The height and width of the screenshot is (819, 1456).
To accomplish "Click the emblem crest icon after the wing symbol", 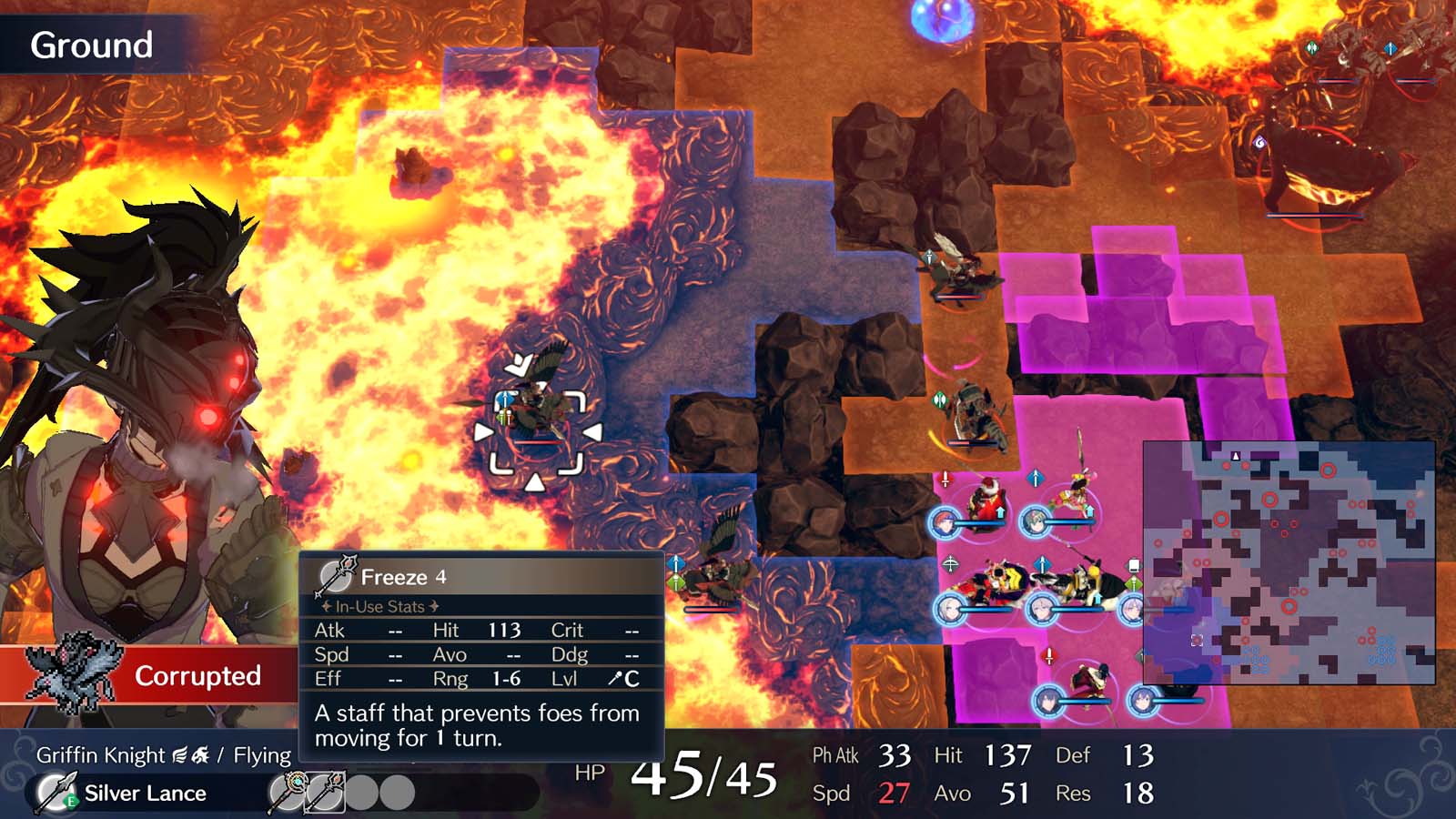I will (x=200, y=753).
